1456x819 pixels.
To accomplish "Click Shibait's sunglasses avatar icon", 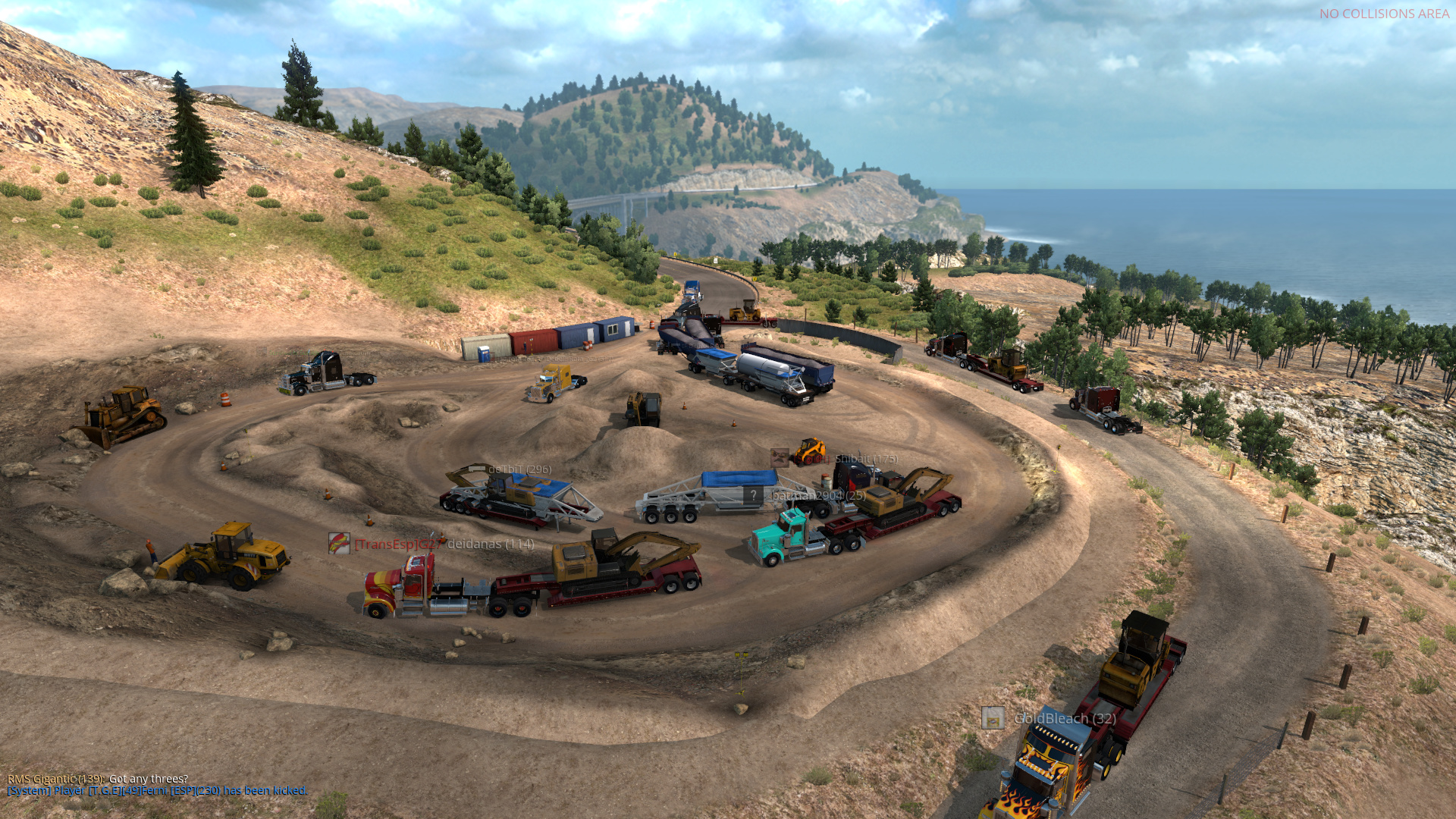I will click(x=780, y=457).
